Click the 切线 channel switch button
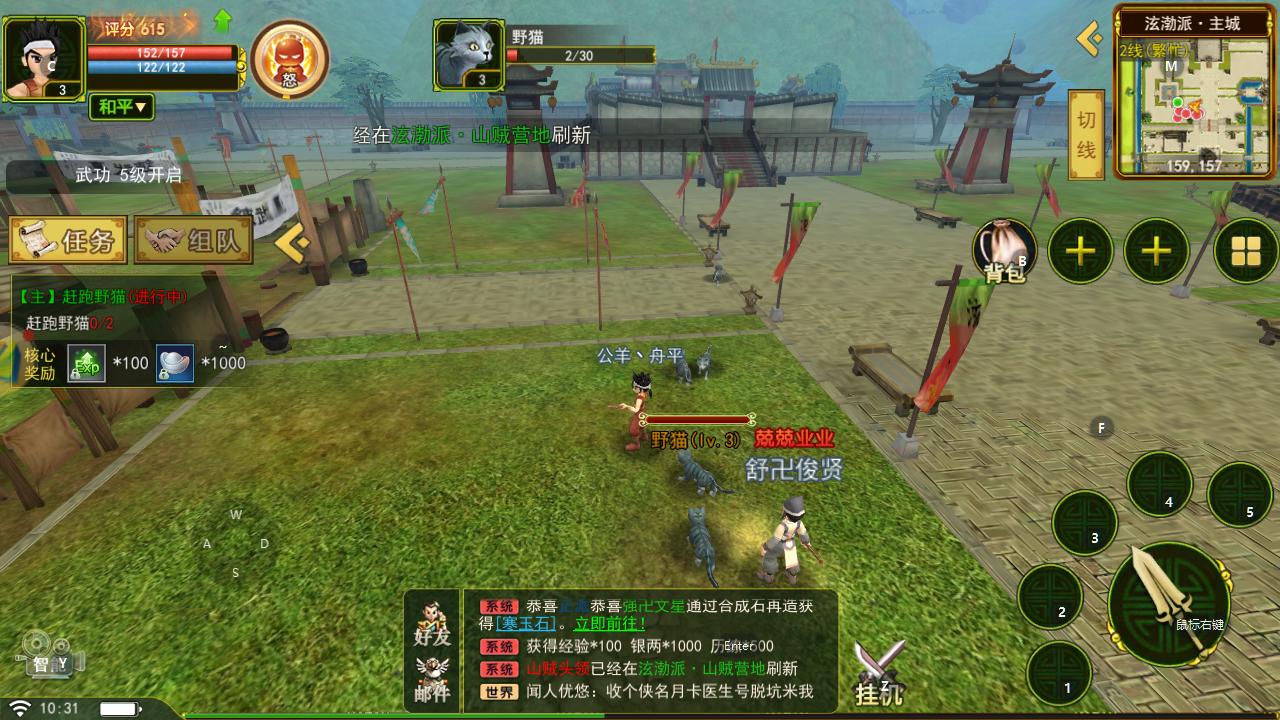1280x720 pixels. (1086, 135)
